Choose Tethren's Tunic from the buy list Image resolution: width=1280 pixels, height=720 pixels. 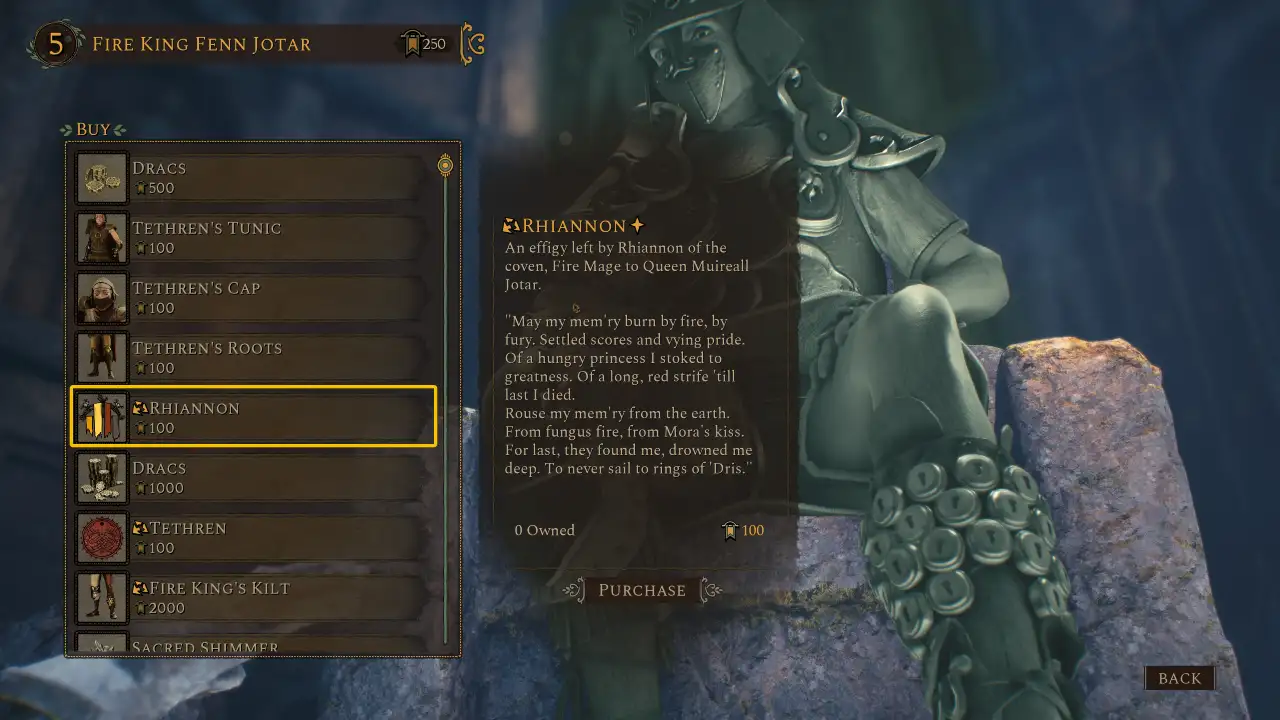[x=253, y=238]
